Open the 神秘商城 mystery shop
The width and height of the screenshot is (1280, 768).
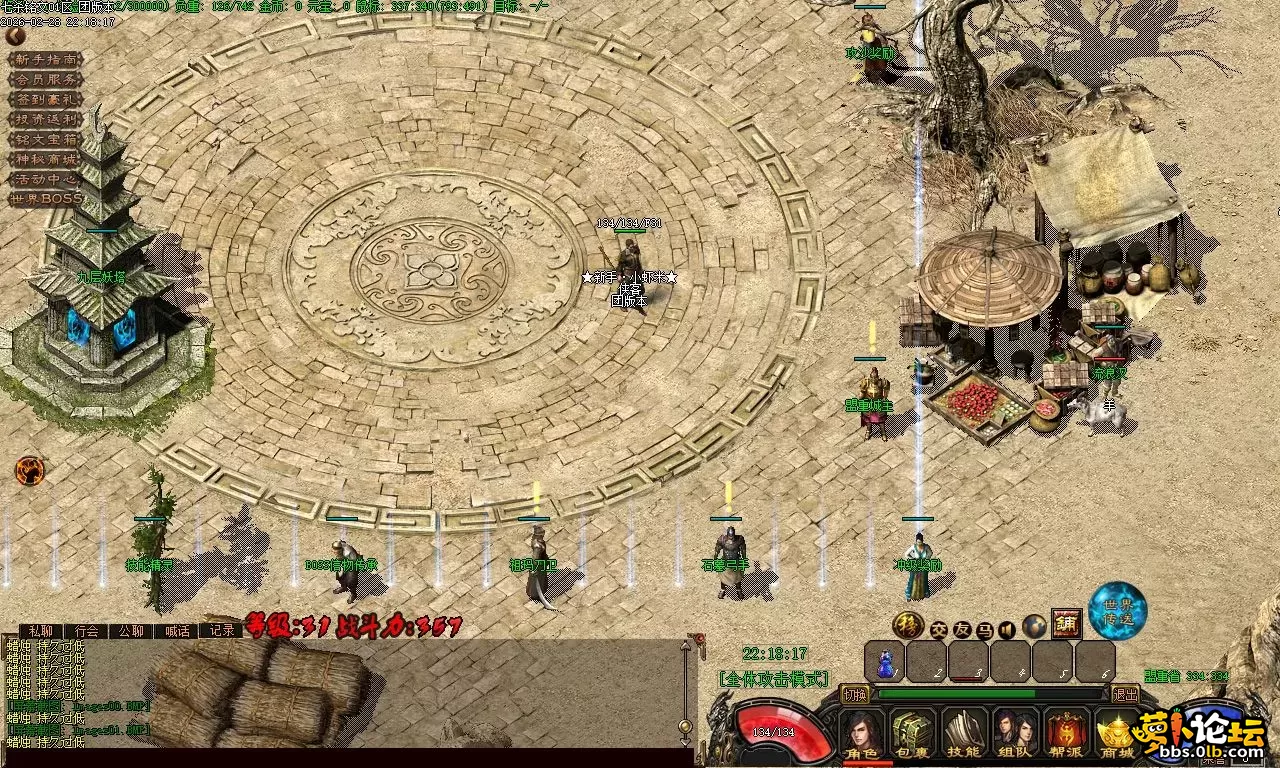tap(45, 159)
